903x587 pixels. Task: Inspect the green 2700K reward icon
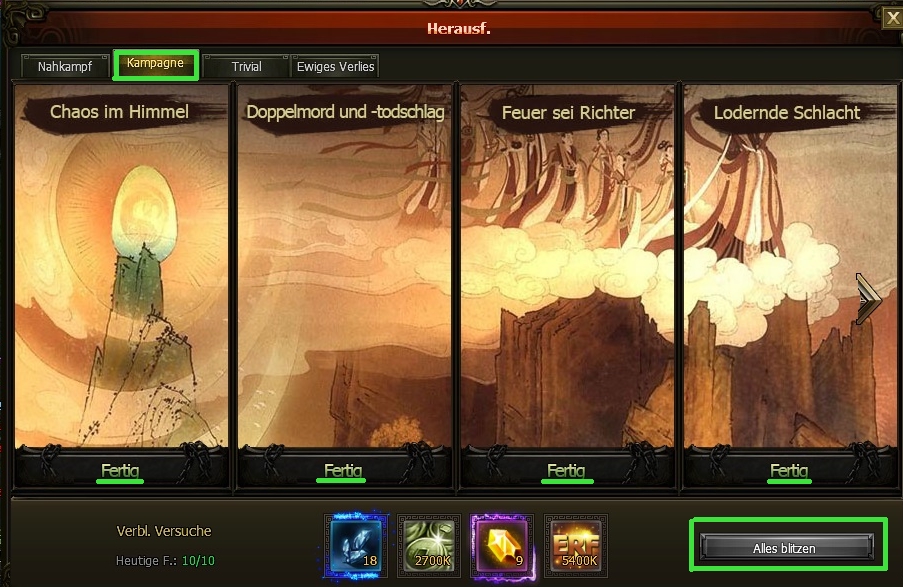(429, 546)
